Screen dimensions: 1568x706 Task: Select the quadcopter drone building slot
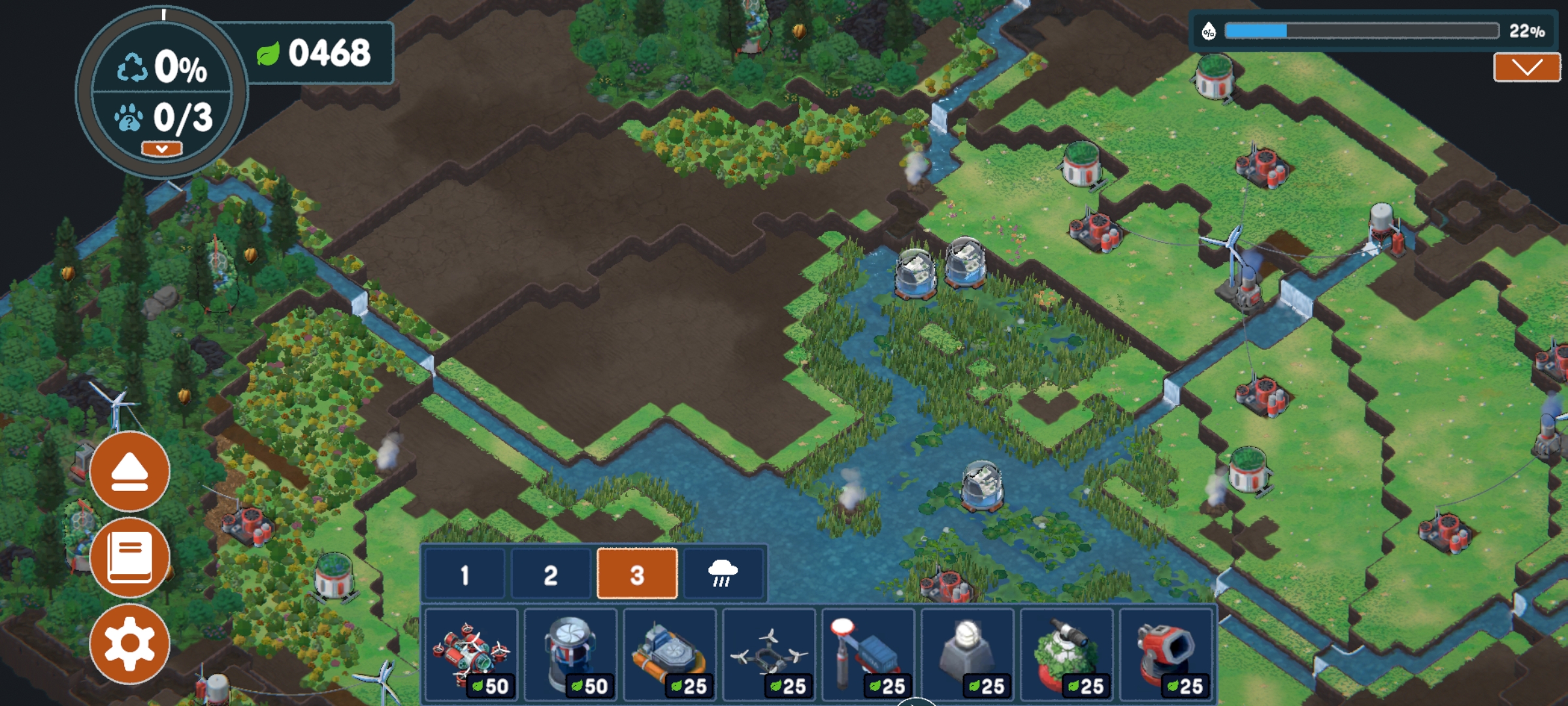769,655
